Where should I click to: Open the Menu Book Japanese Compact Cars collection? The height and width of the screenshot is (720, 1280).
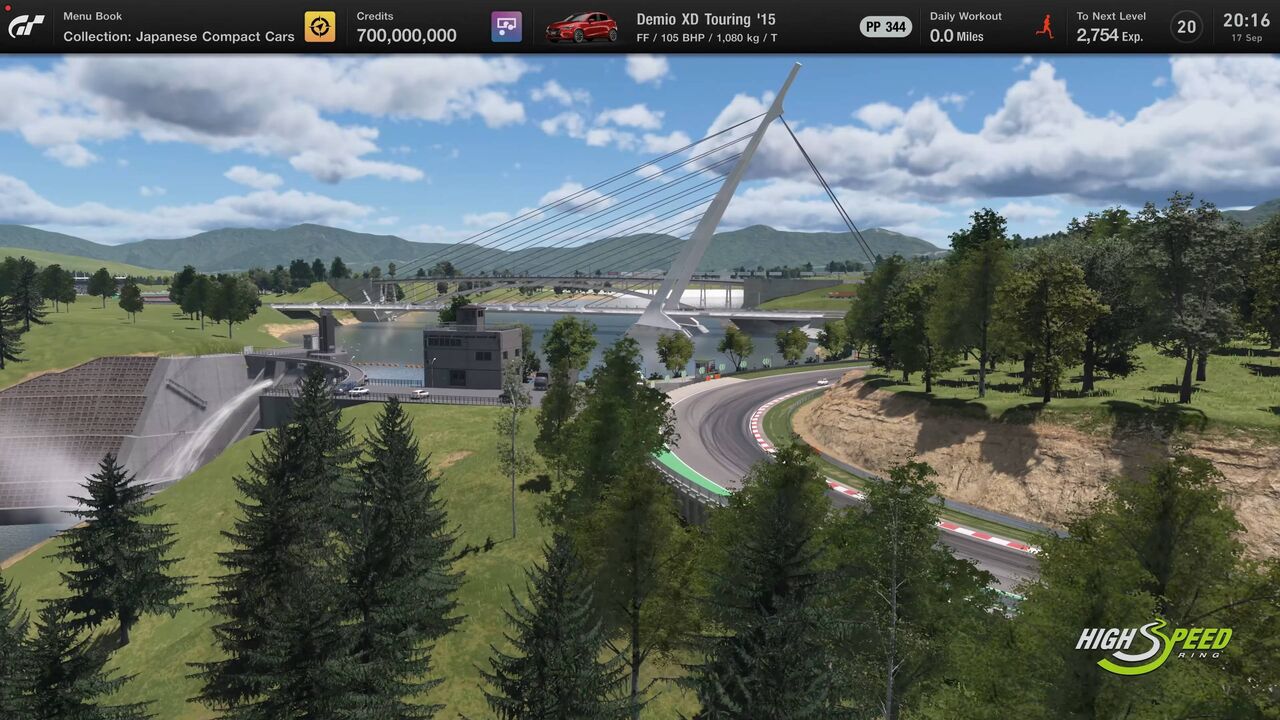click(178, 27)
